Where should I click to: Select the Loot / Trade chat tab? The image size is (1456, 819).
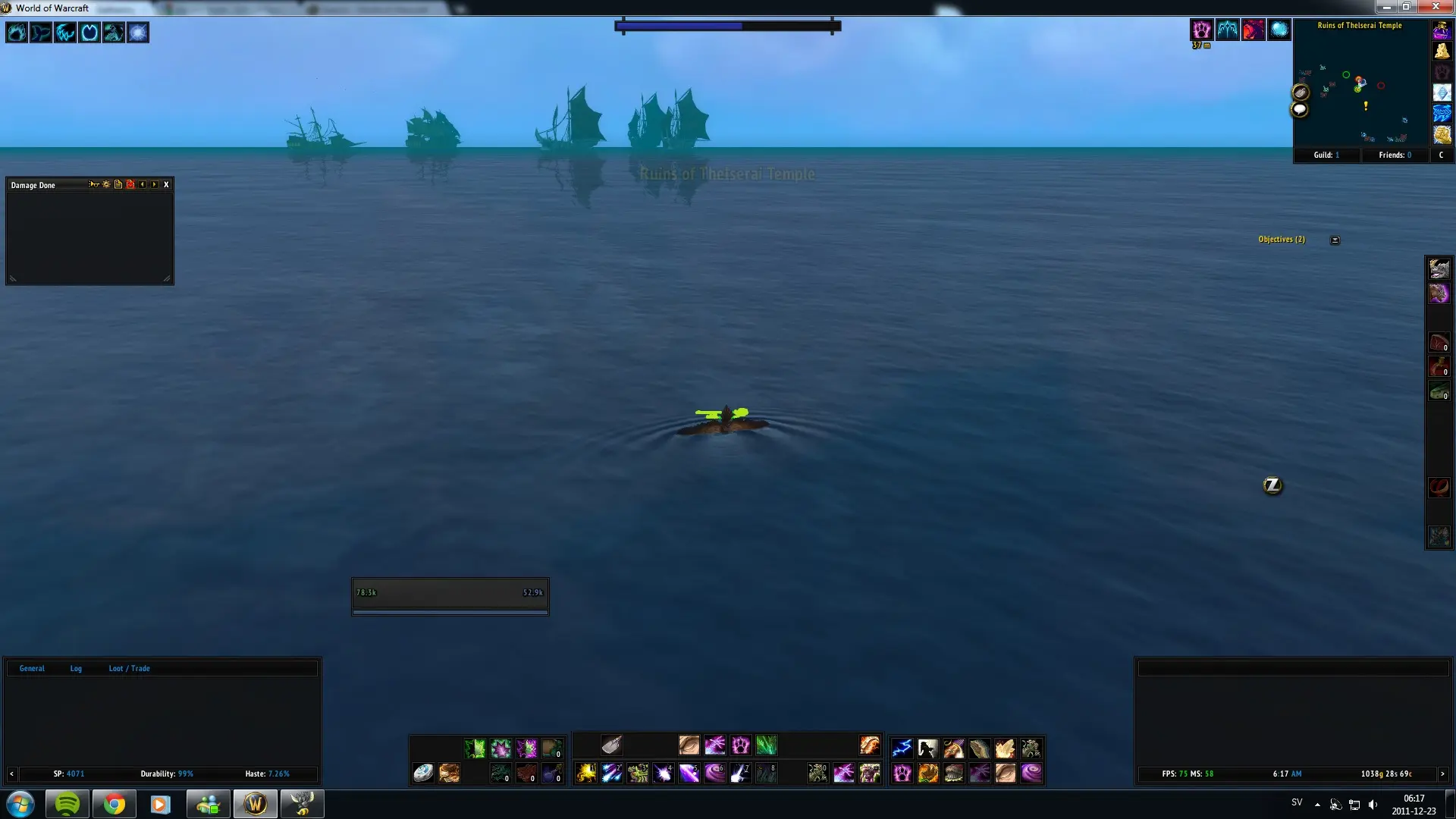coord(129,668)
